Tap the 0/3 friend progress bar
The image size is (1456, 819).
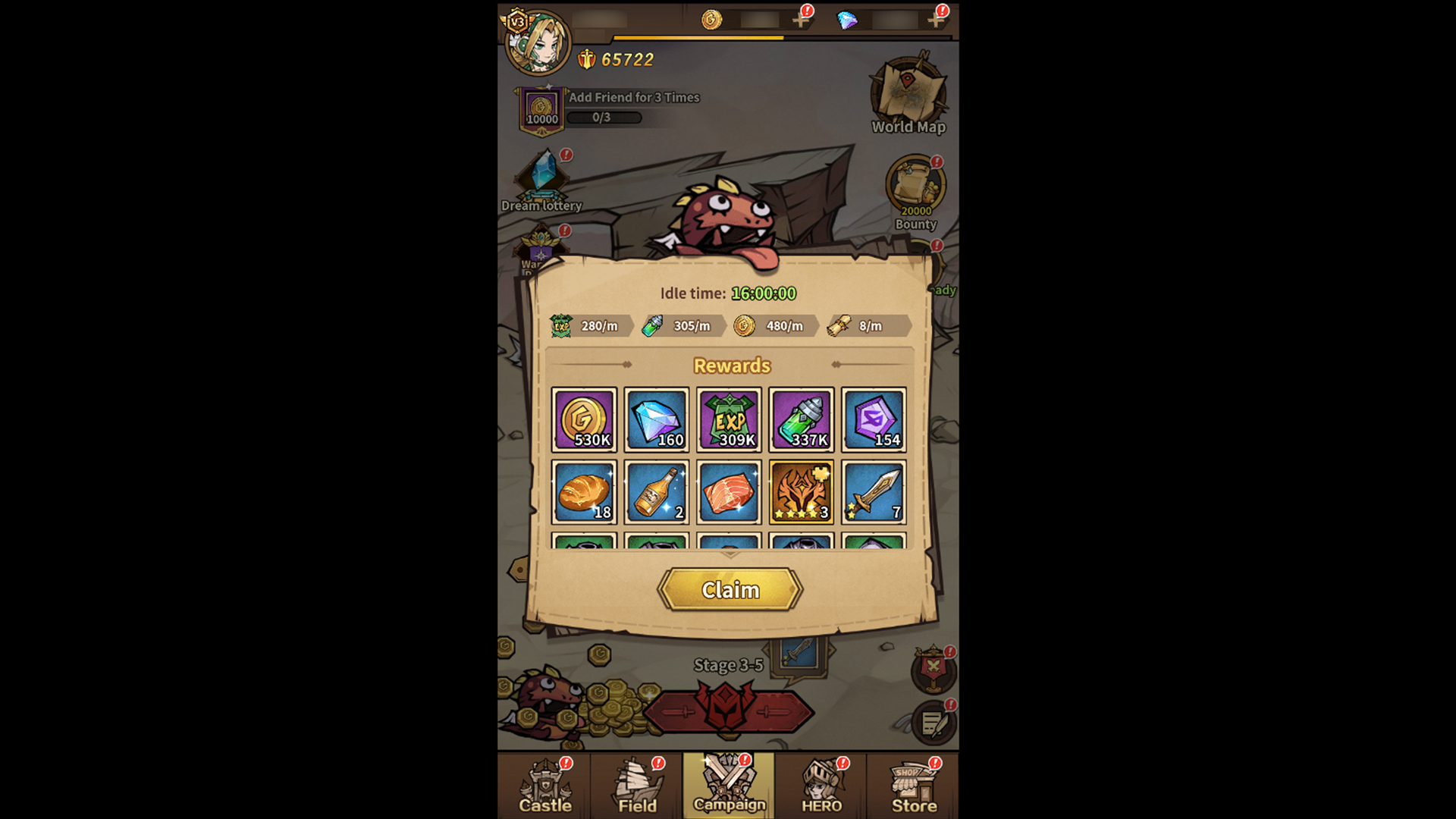(604, 118)
